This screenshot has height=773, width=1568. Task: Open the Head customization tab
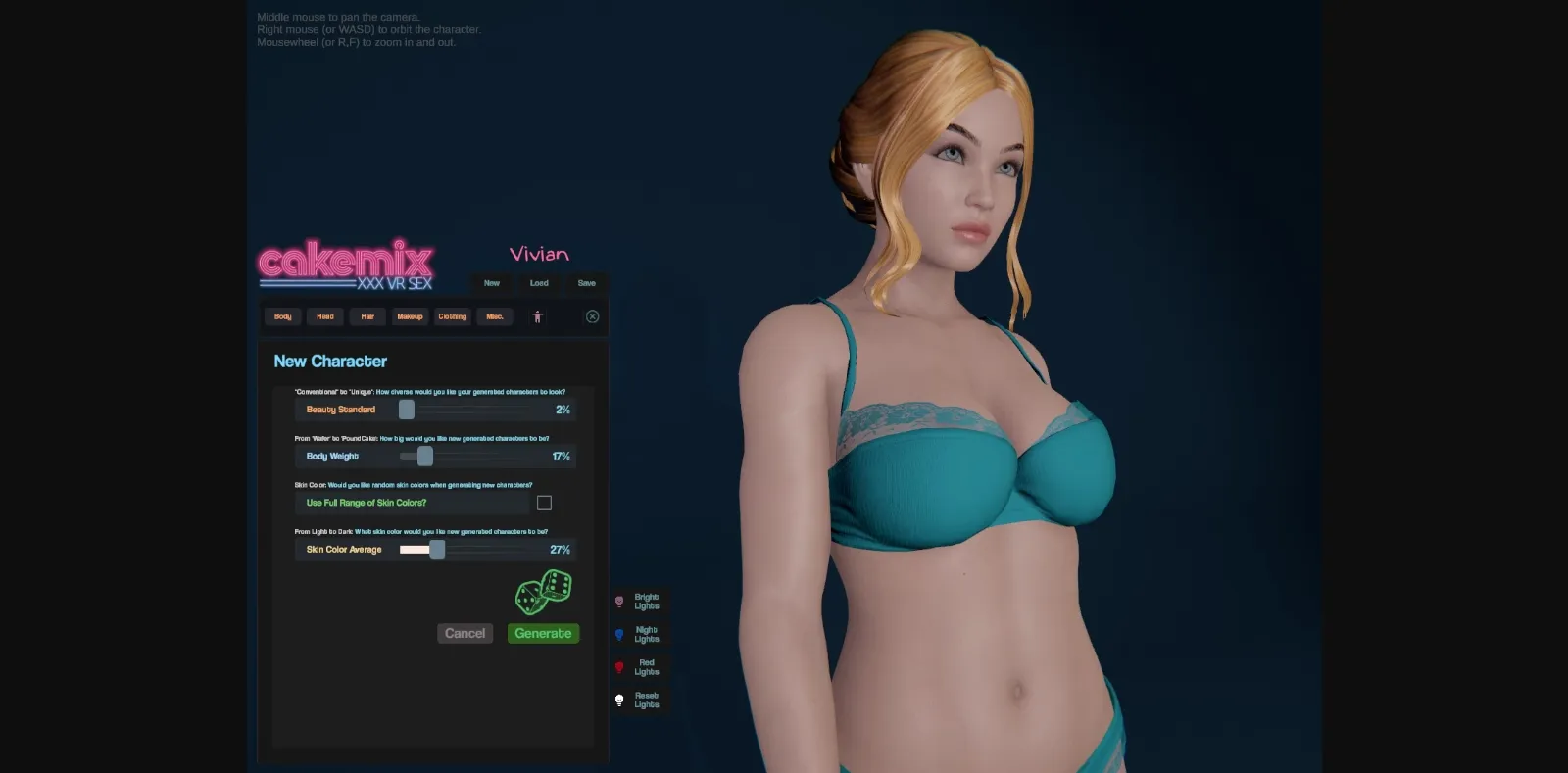(324, 316)
